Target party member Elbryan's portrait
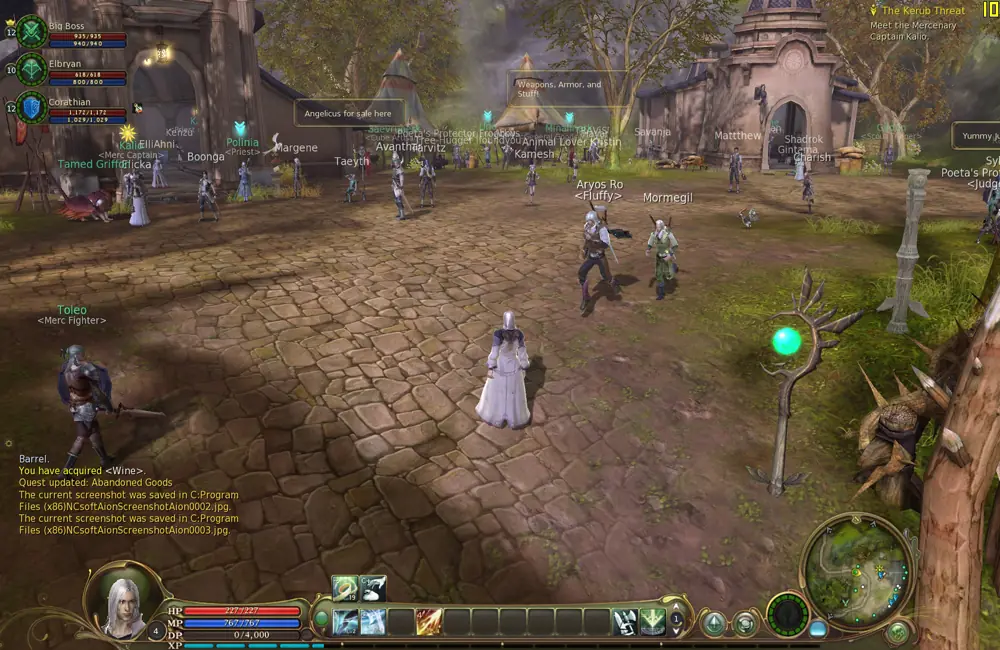This screenshot has width=1000, height=650. click(32, 69)
